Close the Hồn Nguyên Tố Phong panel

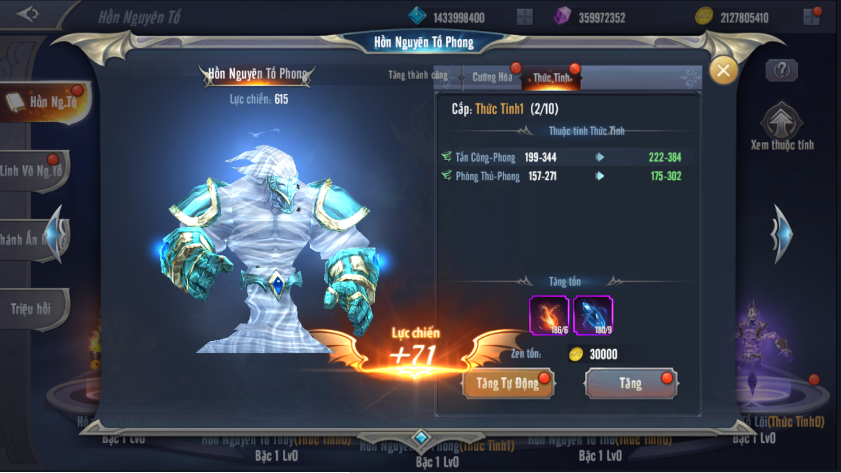pos(723,70)
